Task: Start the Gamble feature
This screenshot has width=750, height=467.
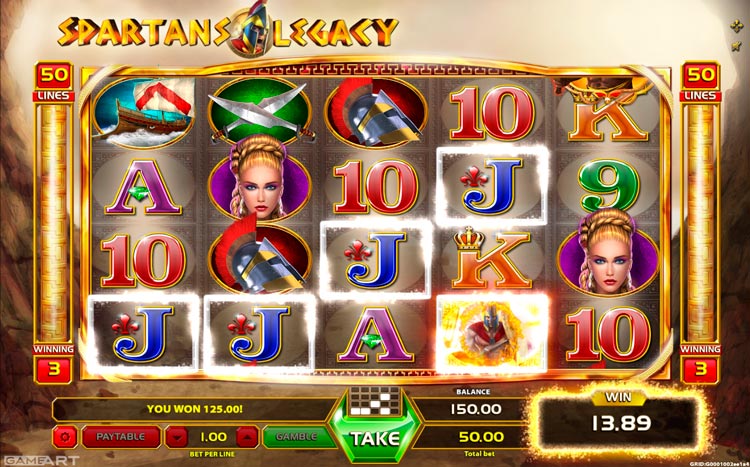Action: [295, 437]
